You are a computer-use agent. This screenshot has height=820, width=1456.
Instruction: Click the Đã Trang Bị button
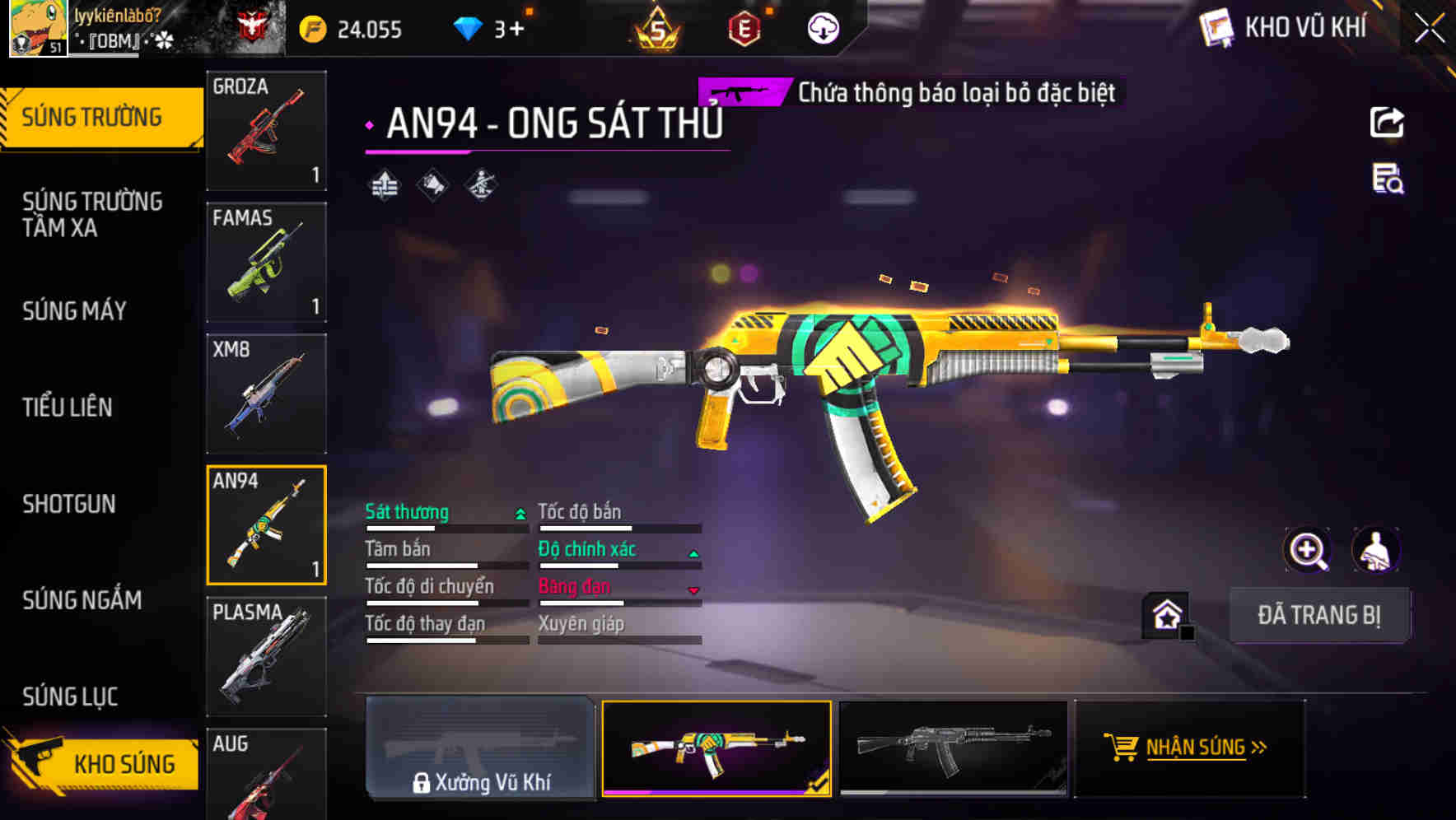1319,615
